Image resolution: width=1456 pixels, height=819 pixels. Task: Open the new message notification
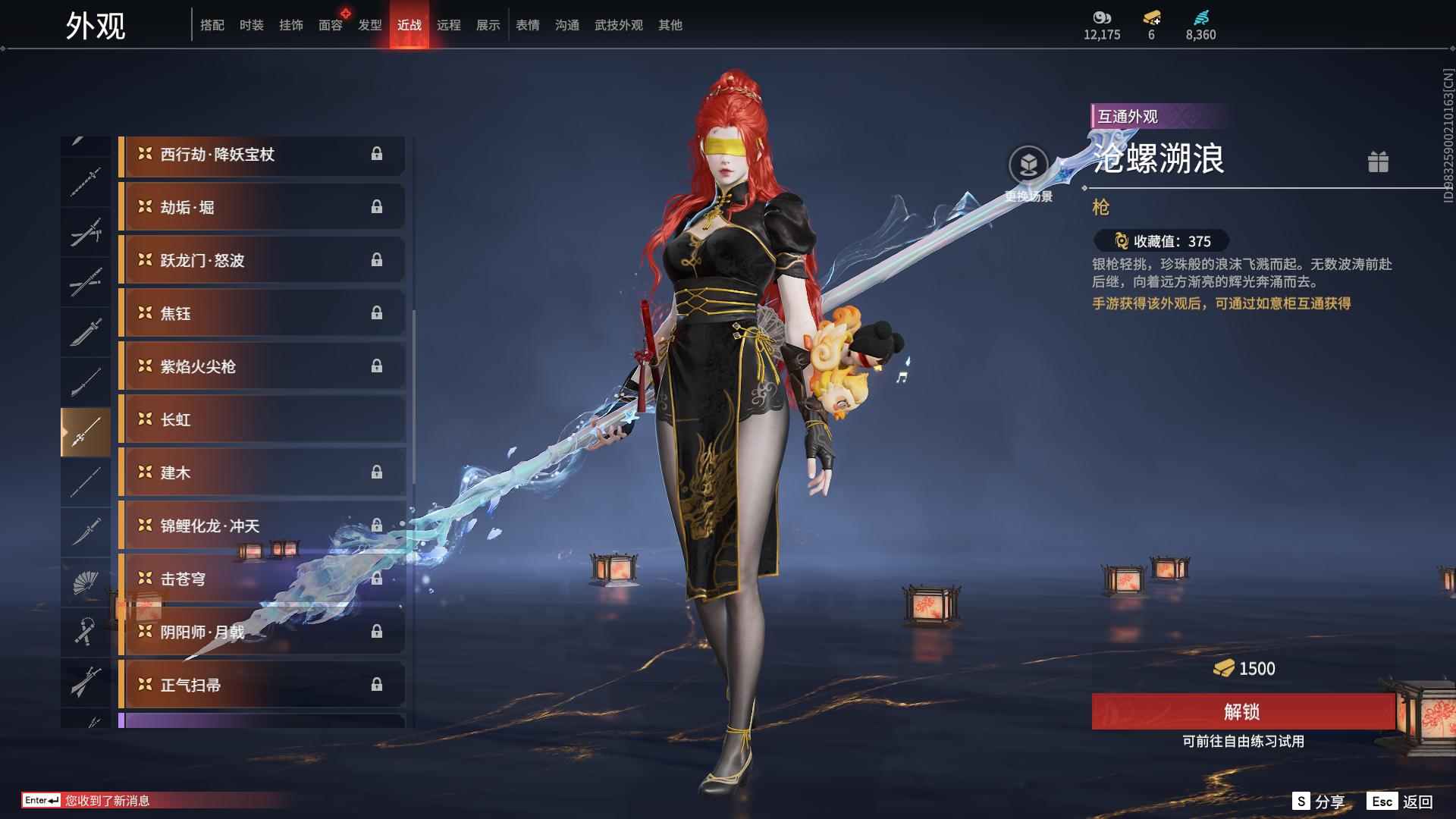point(106,801)
